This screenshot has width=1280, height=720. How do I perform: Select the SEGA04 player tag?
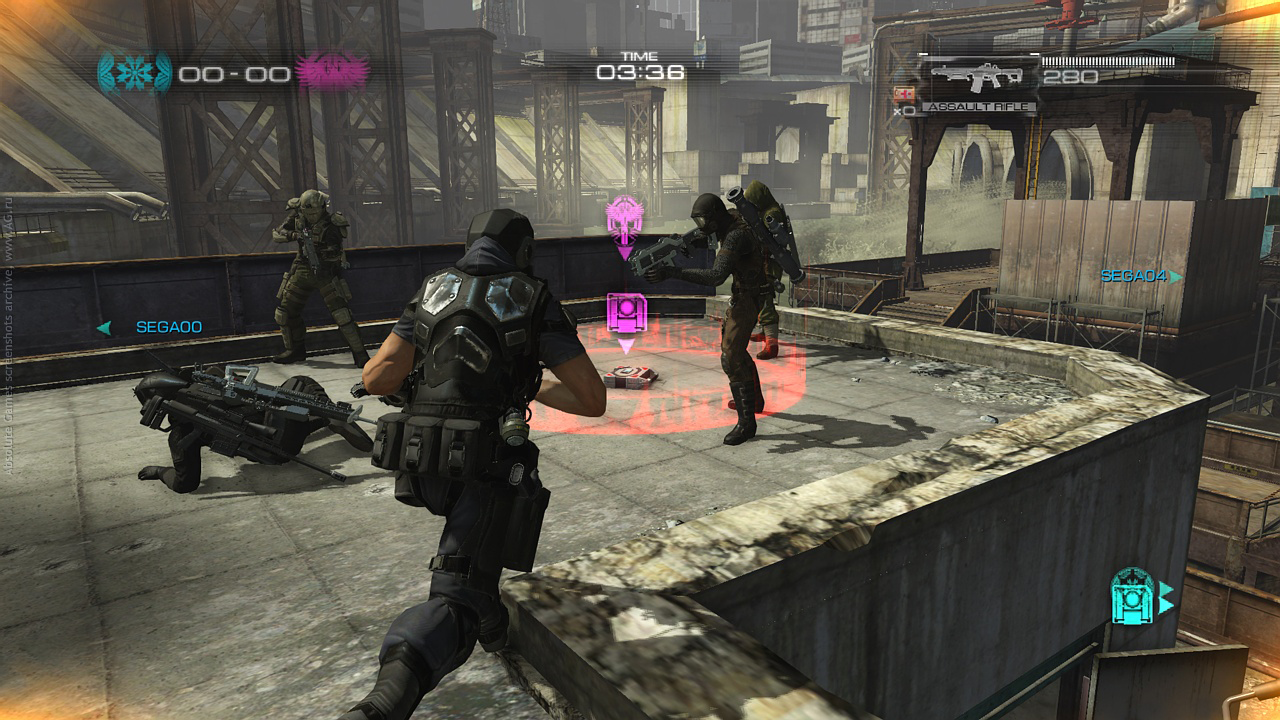pos(1133,276)
